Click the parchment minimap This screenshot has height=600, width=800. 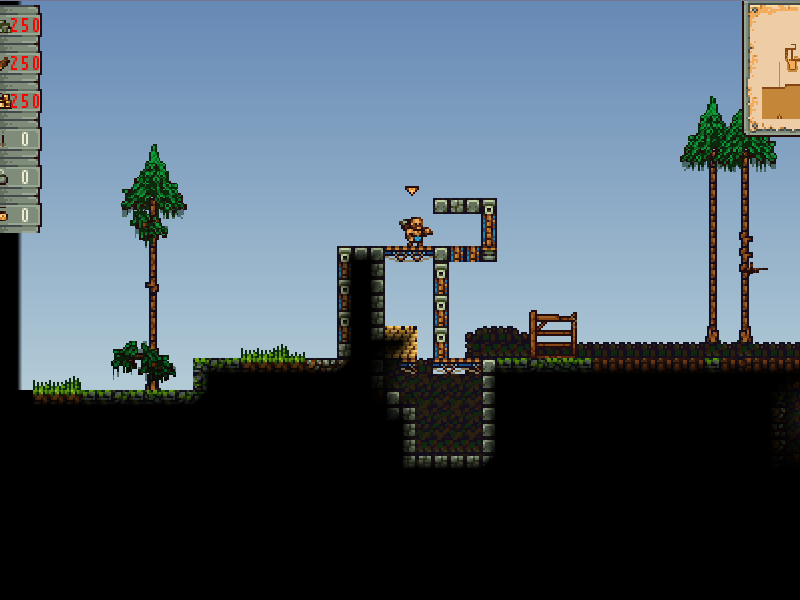(x=773, y=67)
